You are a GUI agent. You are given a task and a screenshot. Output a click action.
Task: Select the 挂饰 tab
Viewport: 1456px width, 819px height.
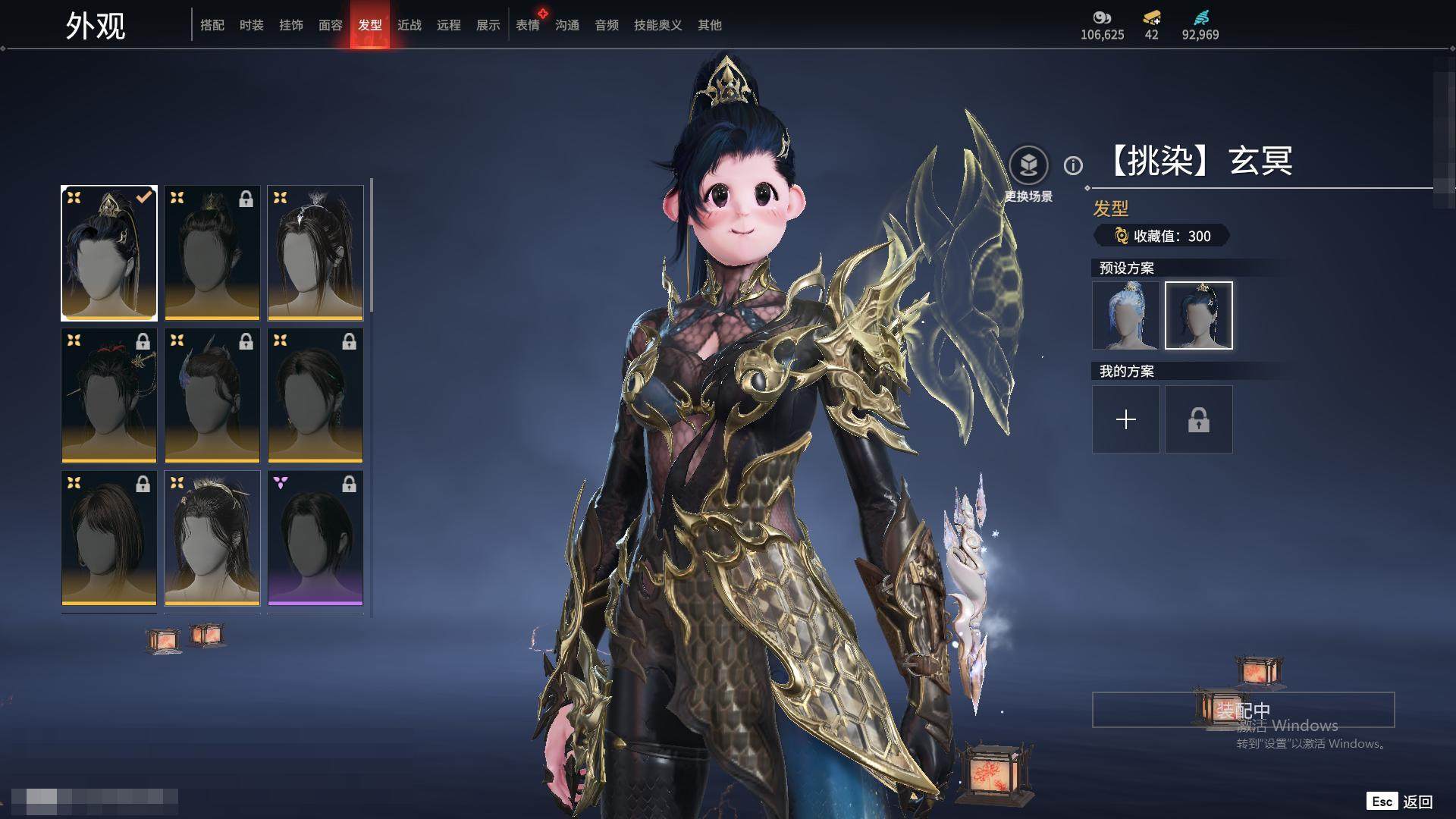pos(291,25)
